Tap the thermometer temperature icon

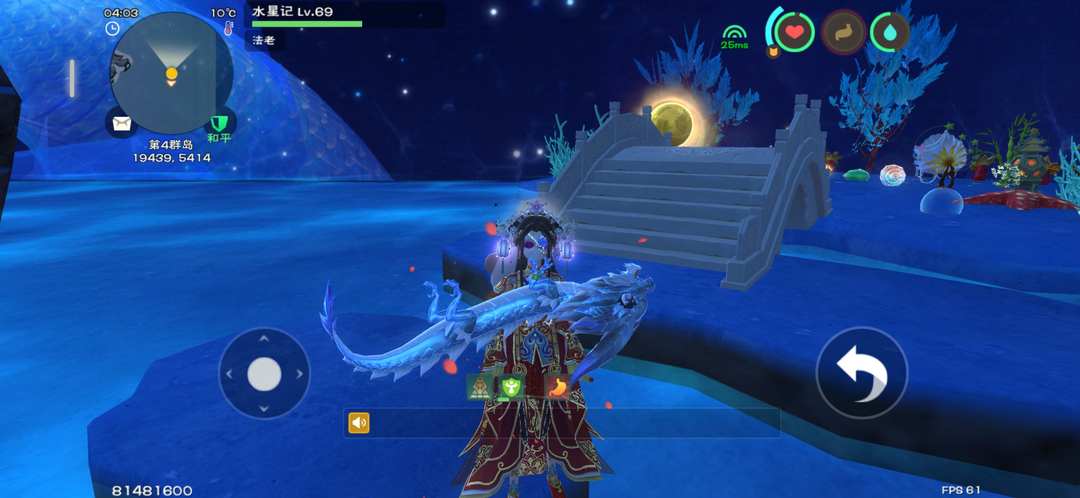tap(228, 28)
